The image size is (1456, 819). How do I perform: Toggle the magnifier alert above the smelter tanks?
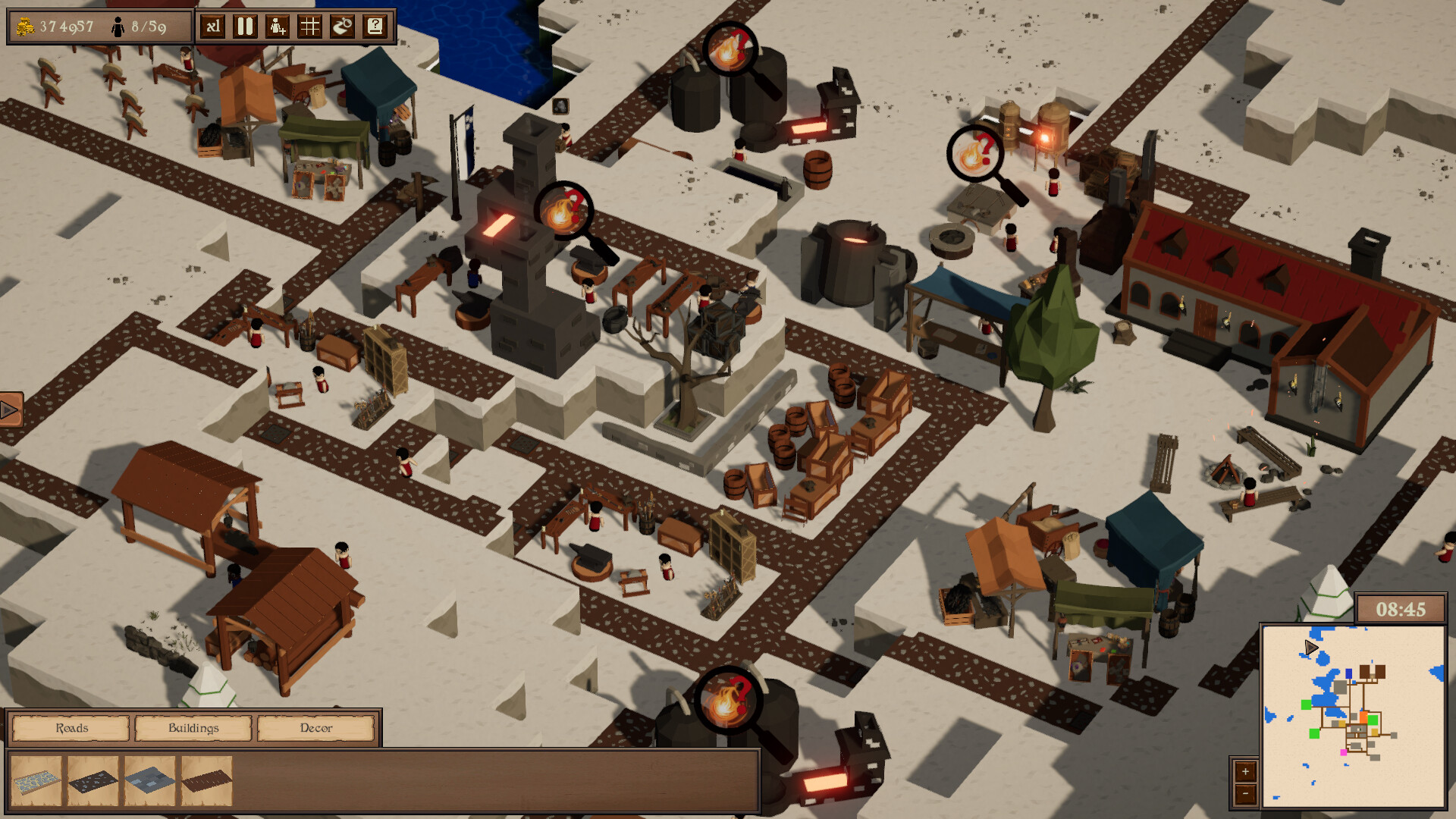[730, 48]
